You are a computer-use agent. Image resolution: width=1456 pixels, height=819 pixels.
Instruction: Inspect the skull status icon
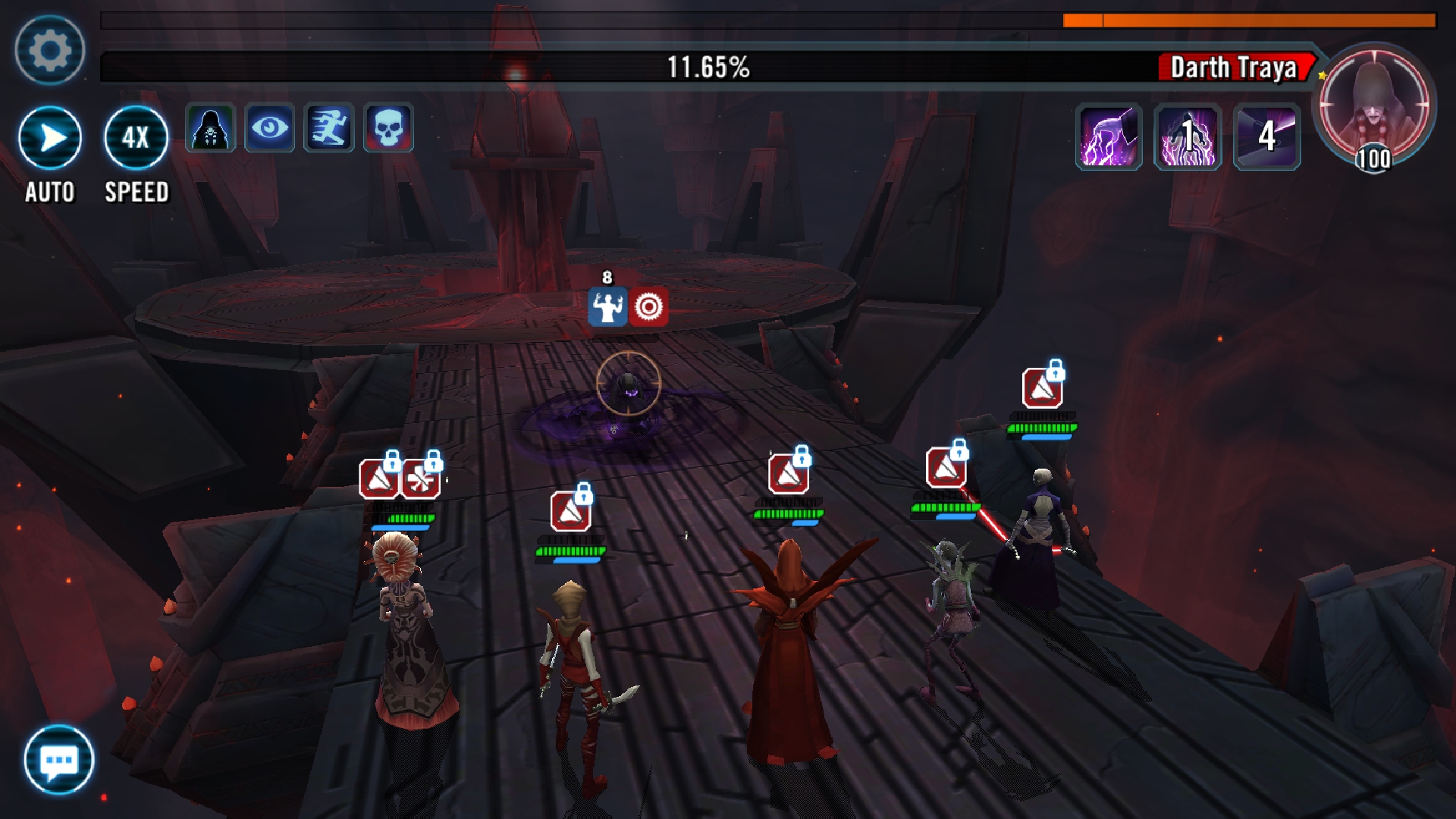(x=388, y=128)
